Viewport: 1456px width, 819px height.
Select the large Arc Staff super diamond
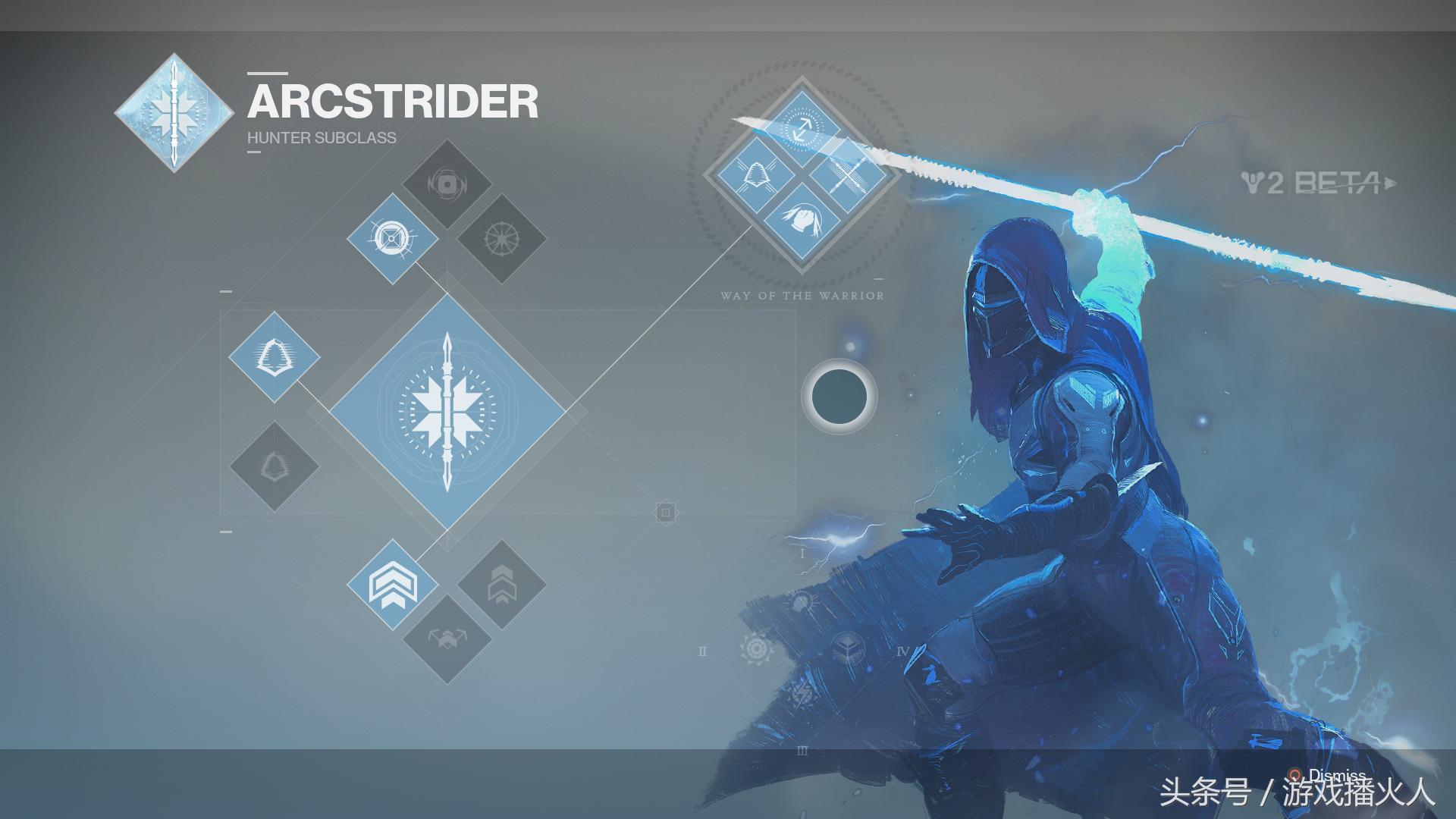click(x=447, y=412)
